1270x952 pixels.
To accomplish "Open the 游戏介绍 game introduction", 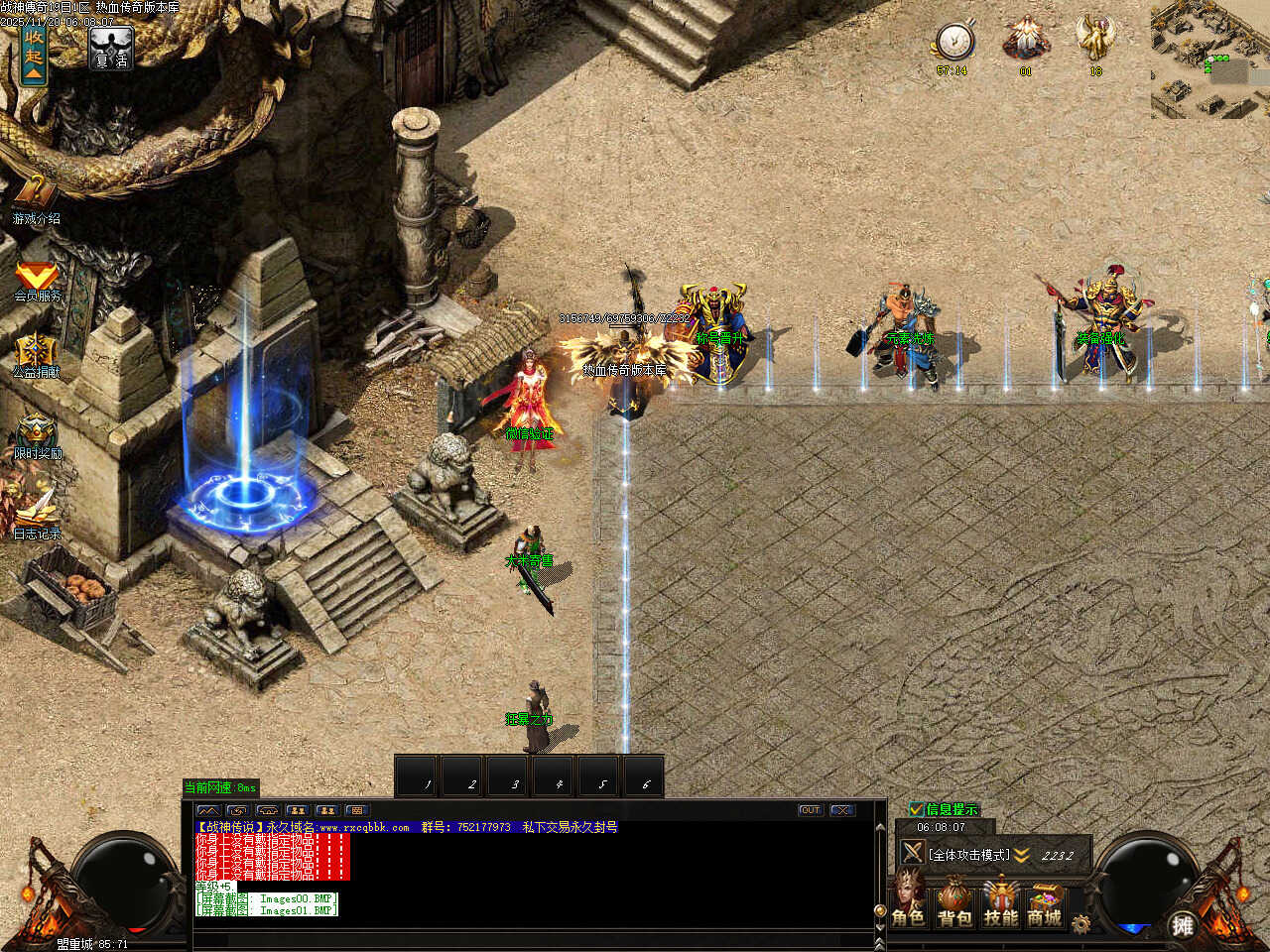I will (x=36, y=198).
